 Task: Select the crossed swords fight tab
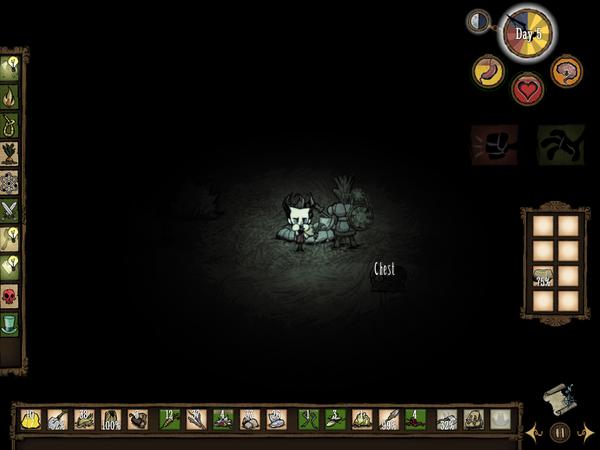(10, 209)
